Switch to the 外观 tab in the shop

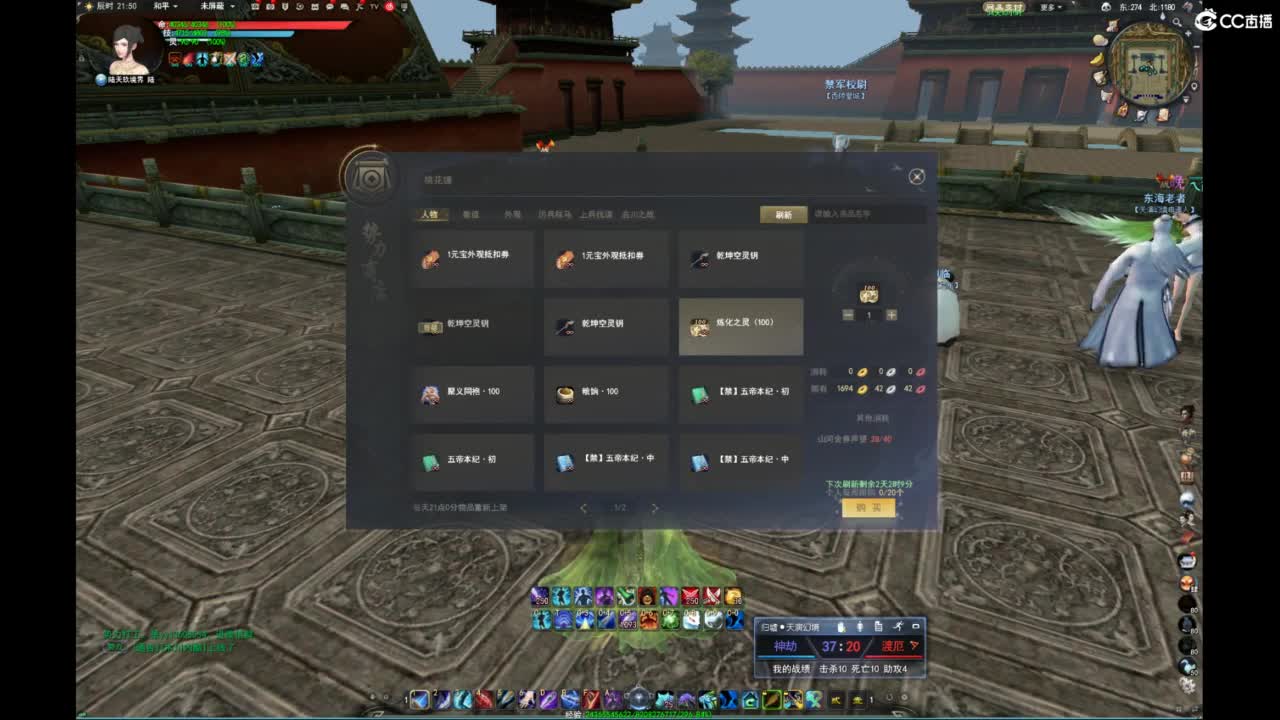point(511,215)
